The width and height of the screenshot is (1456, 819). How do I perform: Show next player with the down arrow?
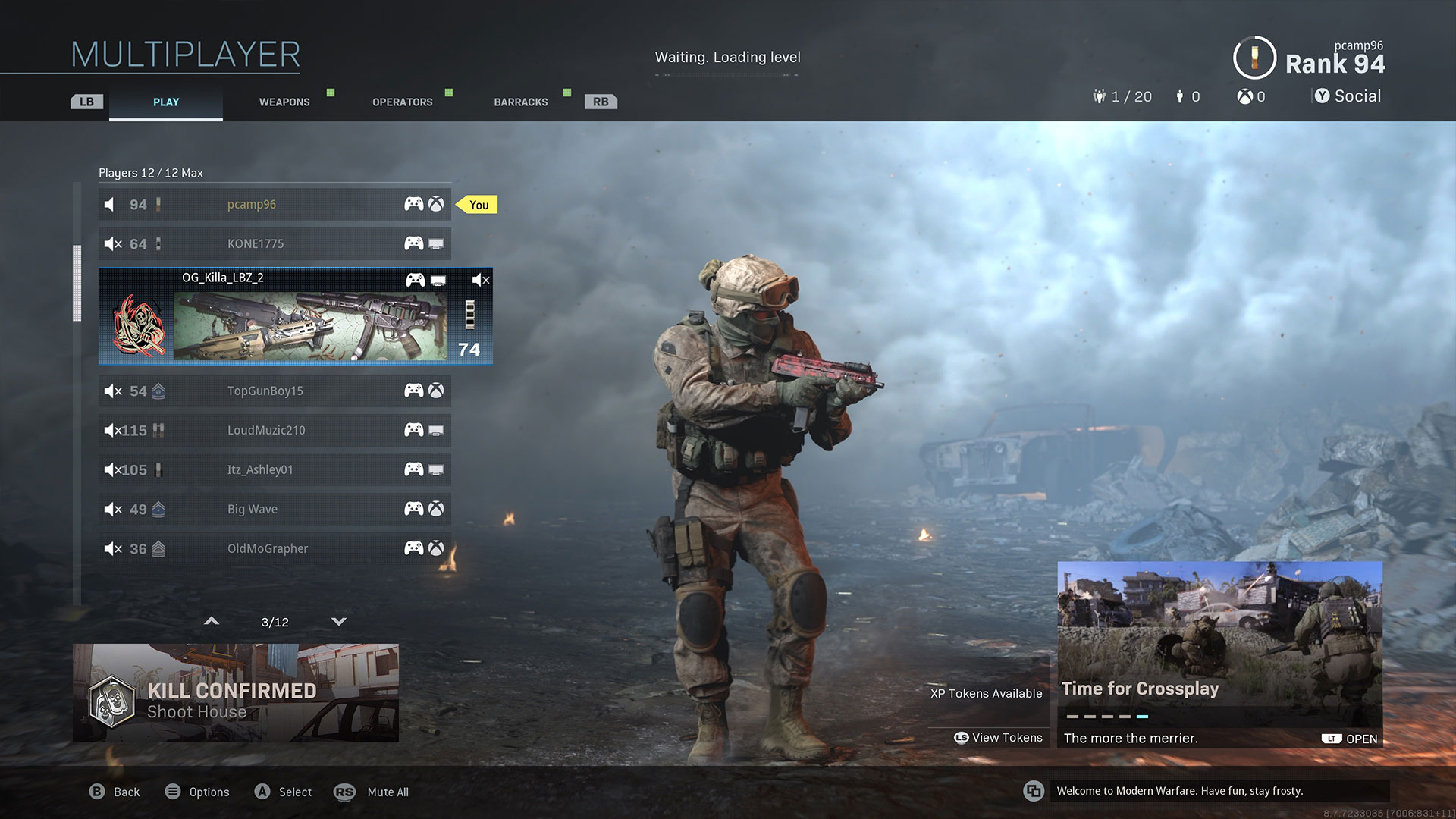pos(339,622)
